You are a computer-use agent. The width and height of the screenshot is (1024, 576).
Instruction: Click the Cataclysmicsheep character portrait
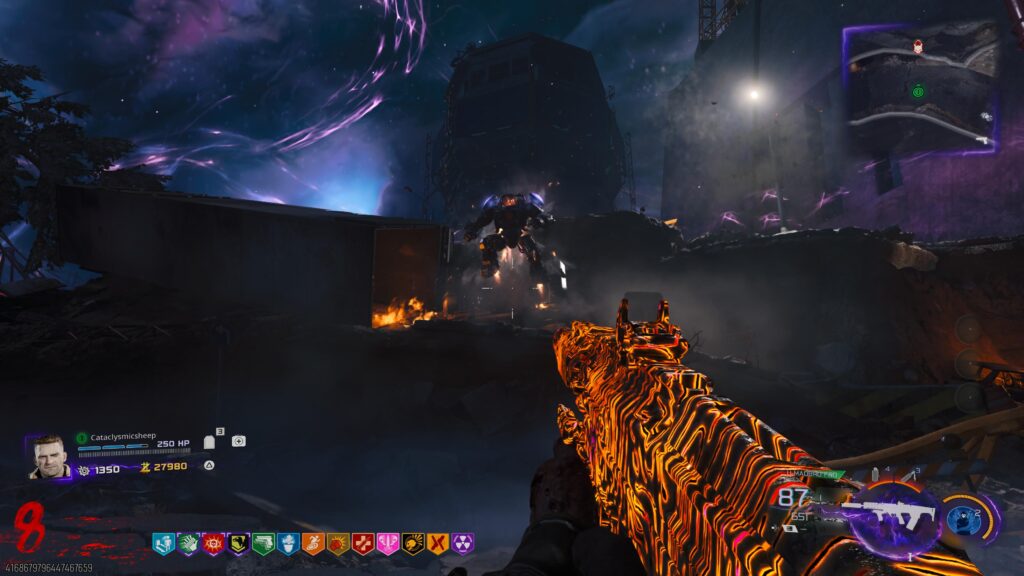49,457
